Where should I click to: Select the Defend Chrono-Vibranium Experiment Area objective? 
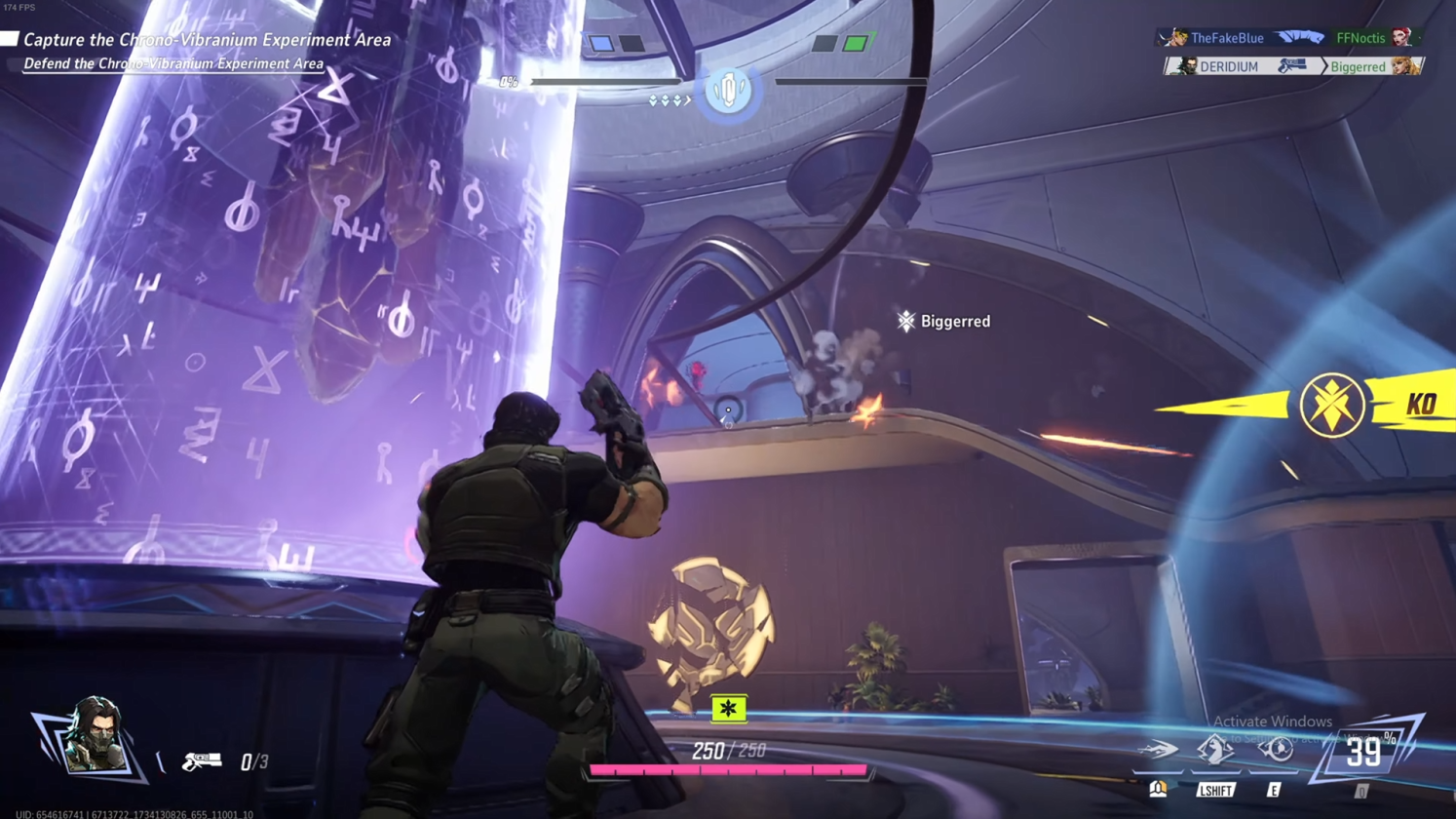172,64
